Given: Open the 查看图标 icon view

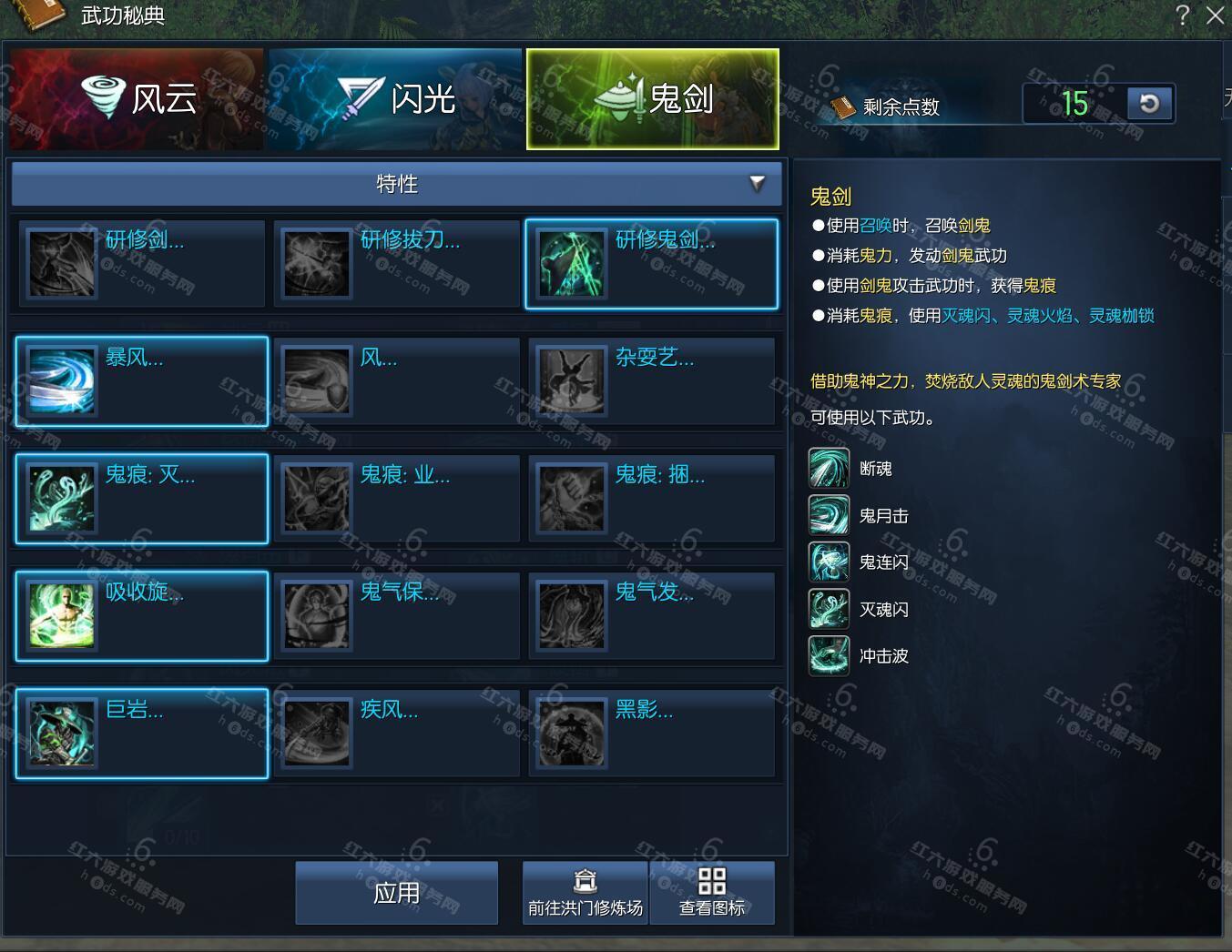Looking at the screenshot, I should click(x=712, y=893).
